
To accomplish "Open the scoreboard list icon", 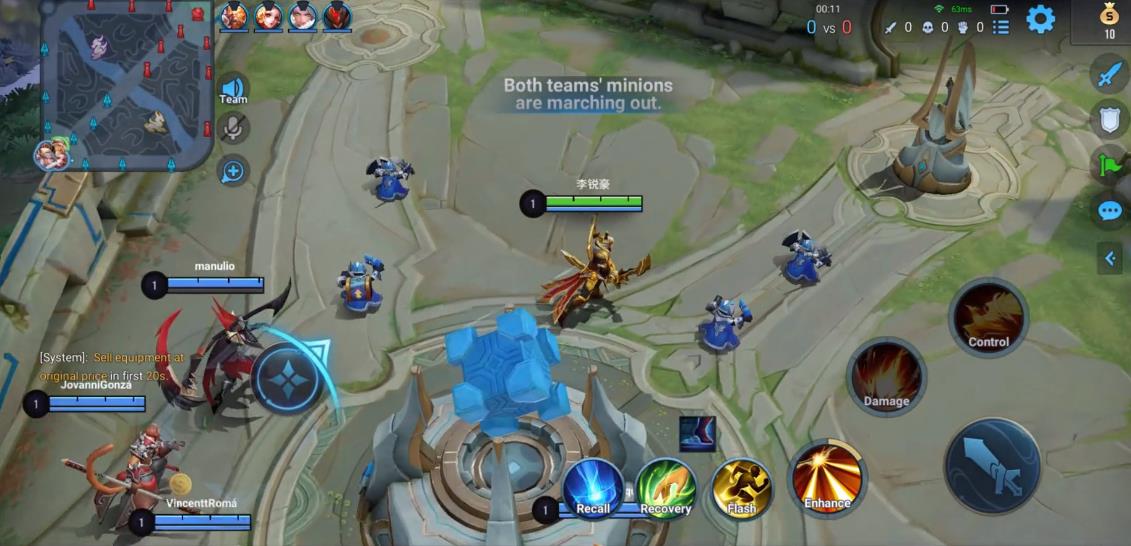I will point(1001,27).
